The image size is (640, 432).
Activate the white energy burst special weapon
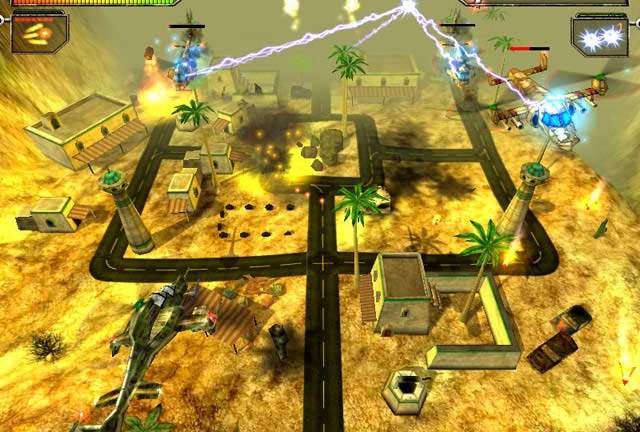pyautogui.click(x=600, y=35)
